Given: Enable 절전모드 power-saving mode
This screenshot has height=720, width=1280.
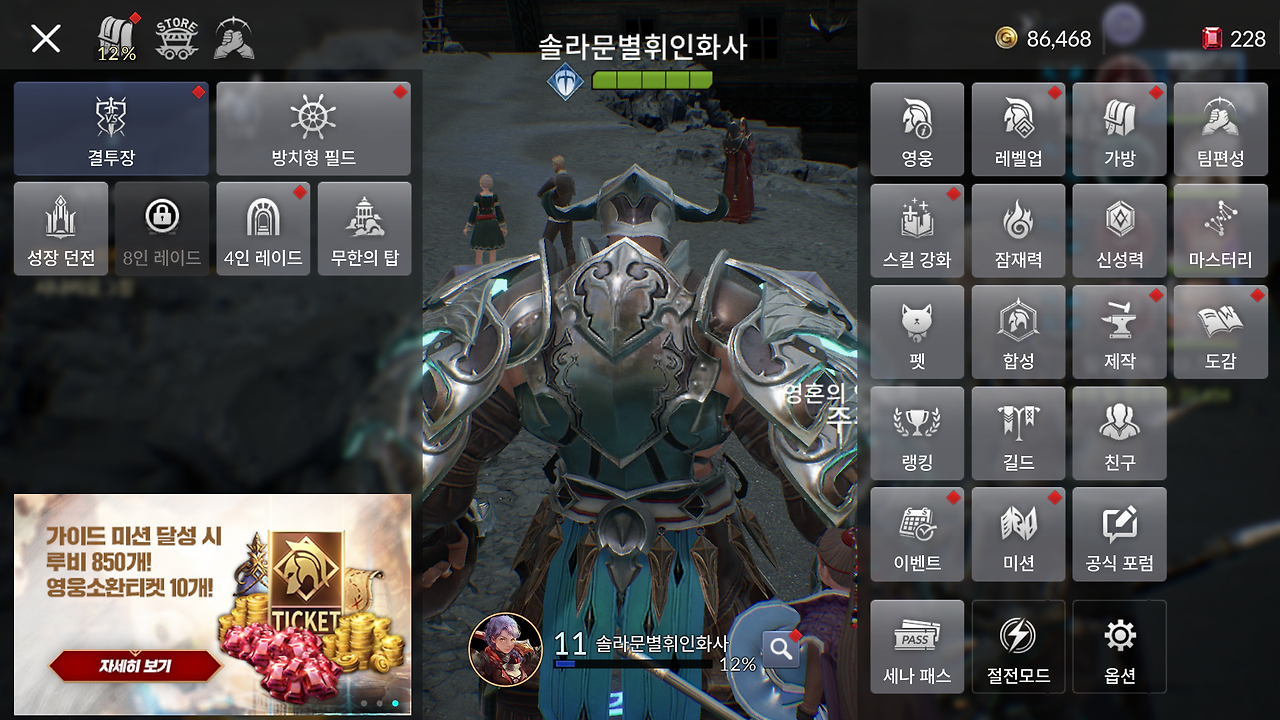Looking at the screenshot, I should click(x=1018, y=646).
